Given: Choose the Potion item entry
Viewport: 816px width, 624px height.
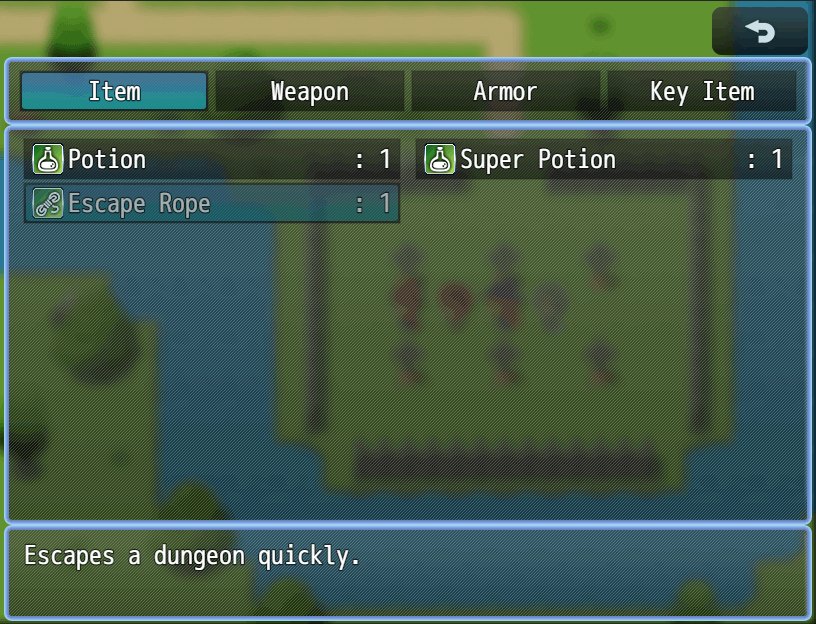Looking at the screenshot, I should 212,160.
